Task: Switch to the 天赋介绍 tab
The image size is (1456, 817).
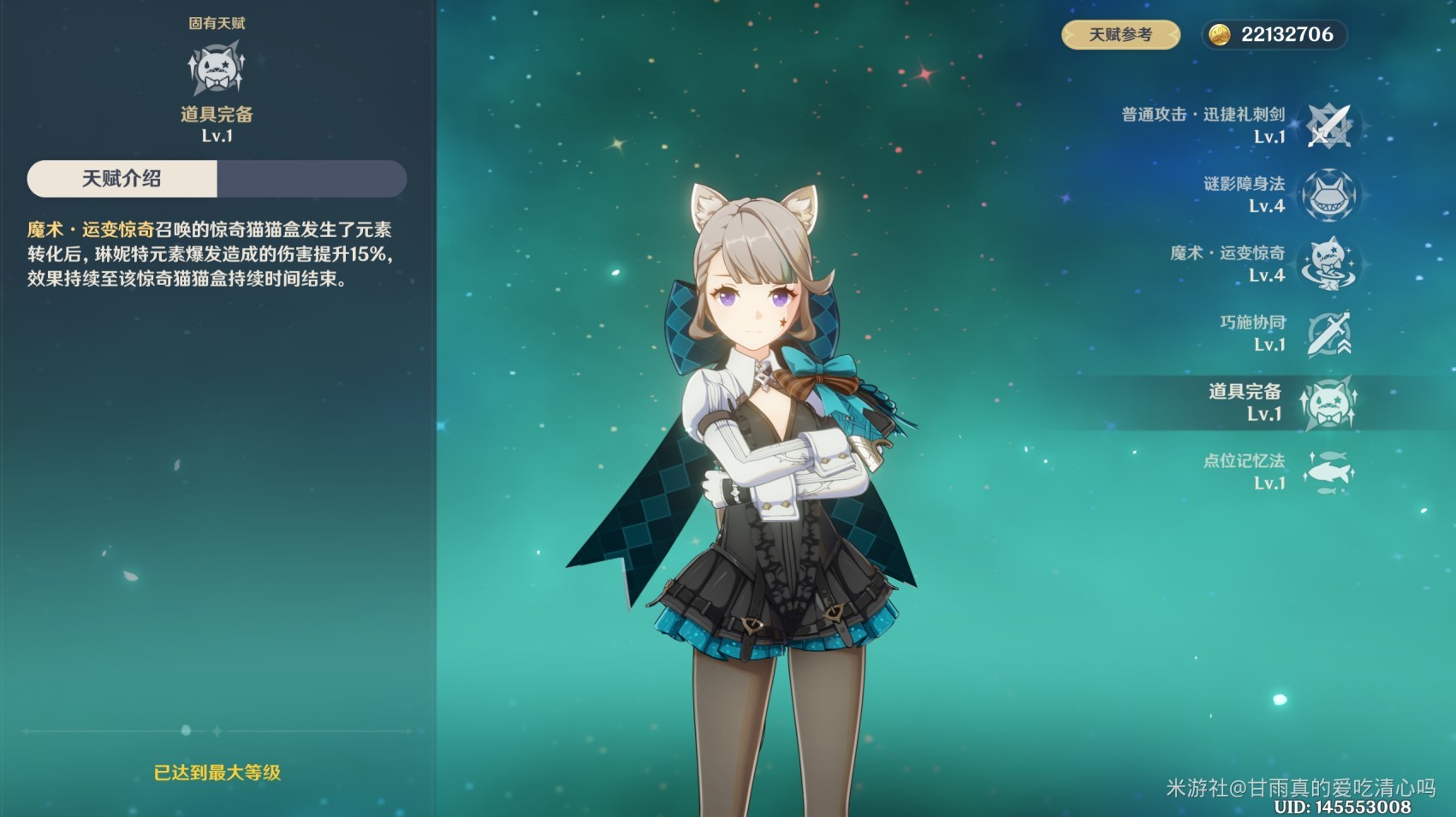Action: point(122,179)
